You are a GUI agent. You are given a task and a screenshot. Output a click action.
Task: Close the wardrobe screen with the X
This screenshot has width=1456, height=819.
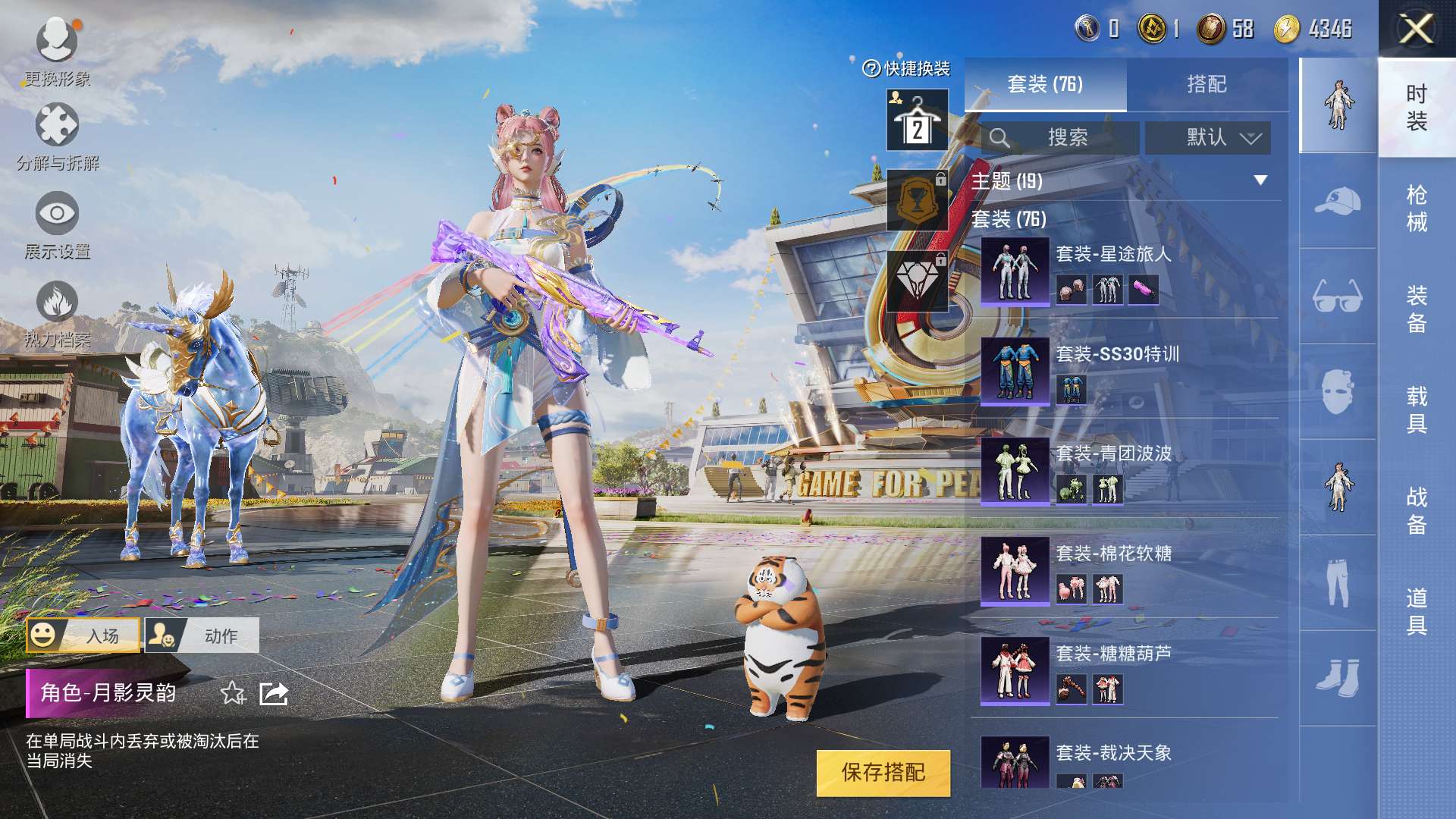[x=1416, y=30]
